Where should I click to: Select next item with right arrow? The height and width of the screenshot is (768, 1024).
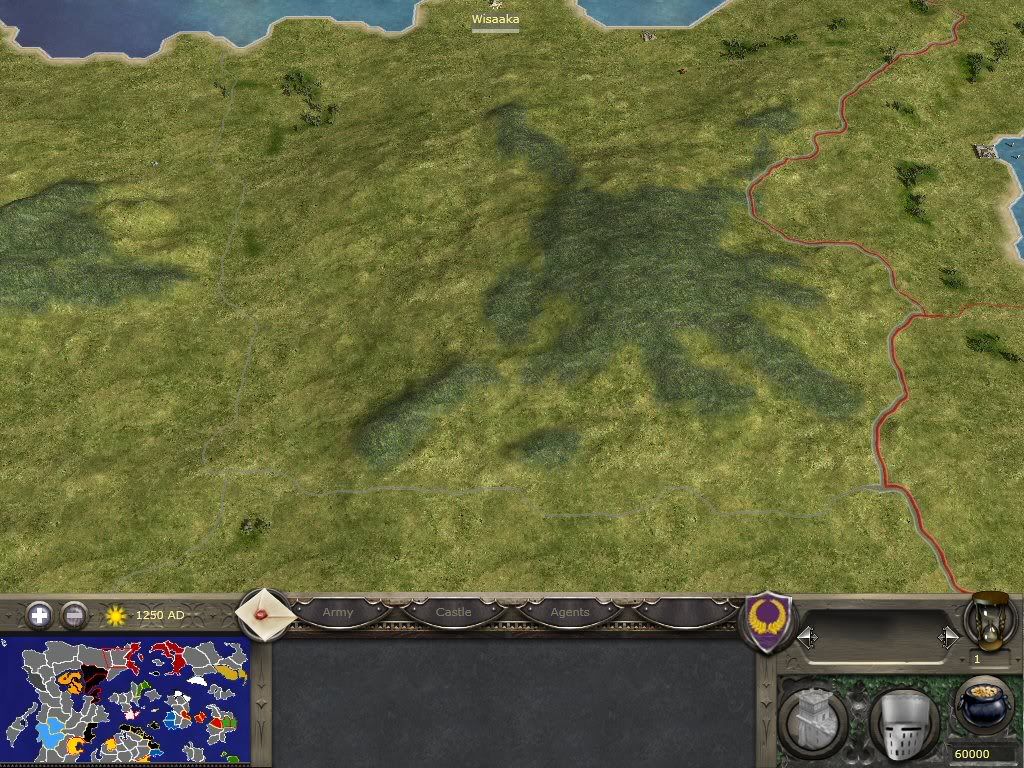[x=947, y=637]
